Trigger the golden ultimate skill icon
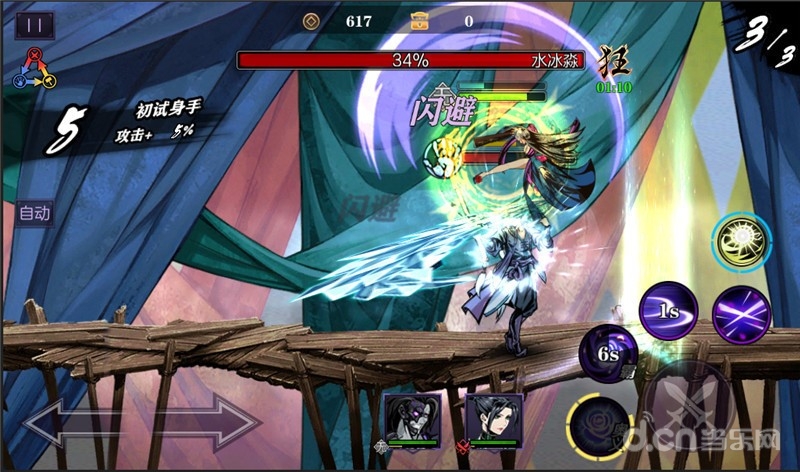800x472 pixels. click(741, 243)
